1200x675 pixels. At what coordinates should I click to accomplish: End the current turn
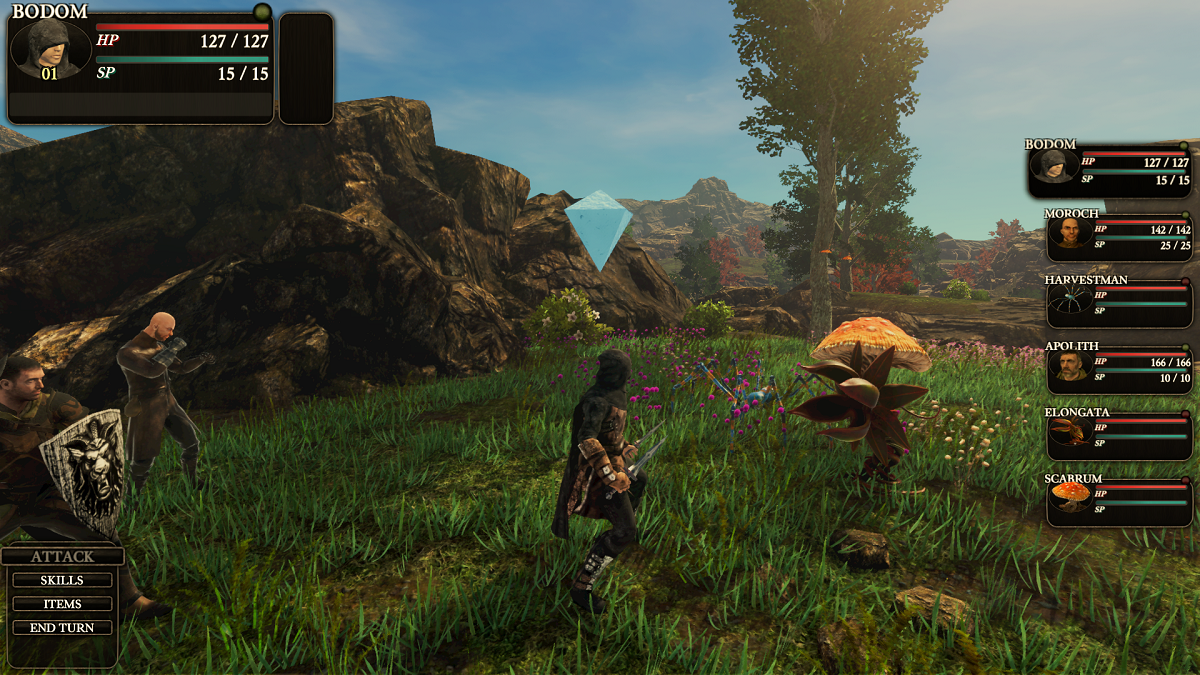click(x=62, y=628)
